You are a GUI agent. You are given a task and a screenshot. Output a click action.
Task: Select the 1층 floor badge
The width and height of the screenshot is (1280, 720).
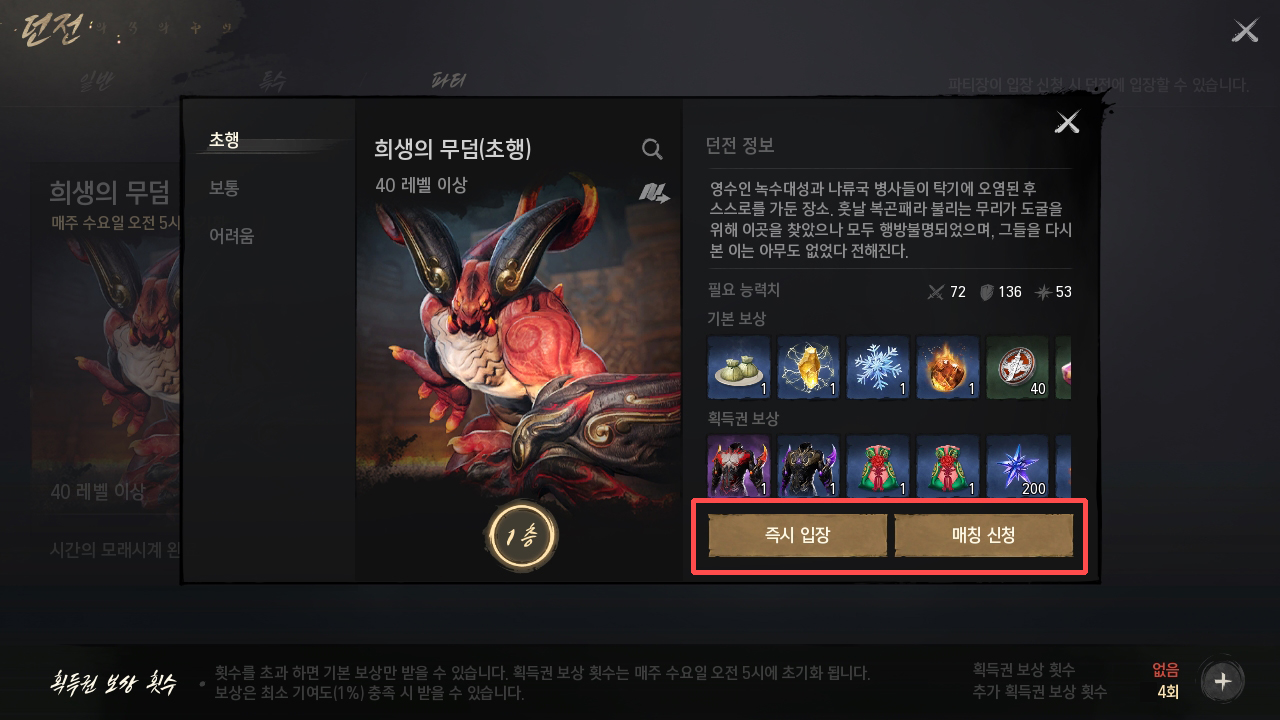tap(522, 537)
